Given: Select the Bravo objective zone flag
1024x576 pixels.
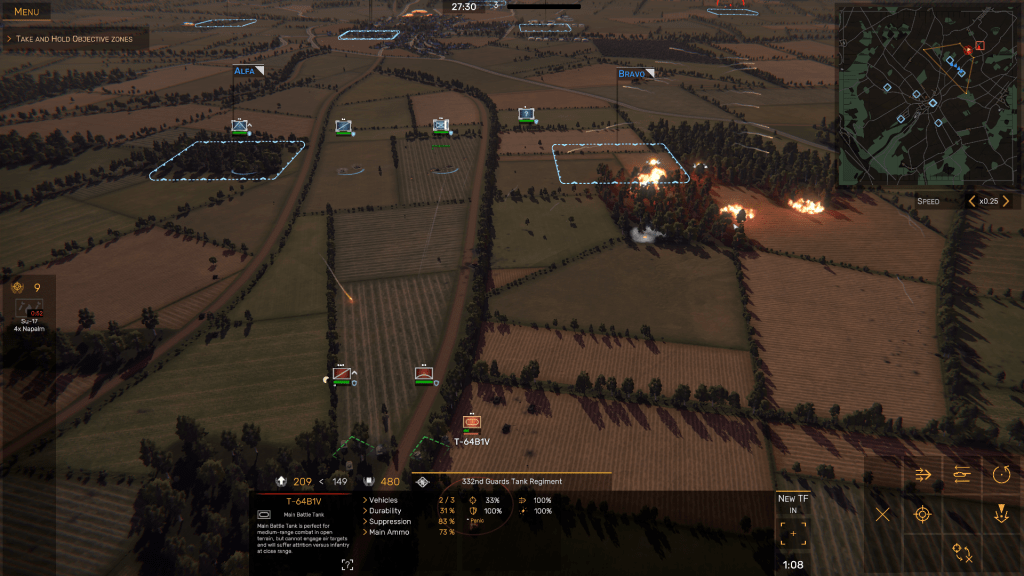Looking at the screenshot, I should tap(633, 74).
